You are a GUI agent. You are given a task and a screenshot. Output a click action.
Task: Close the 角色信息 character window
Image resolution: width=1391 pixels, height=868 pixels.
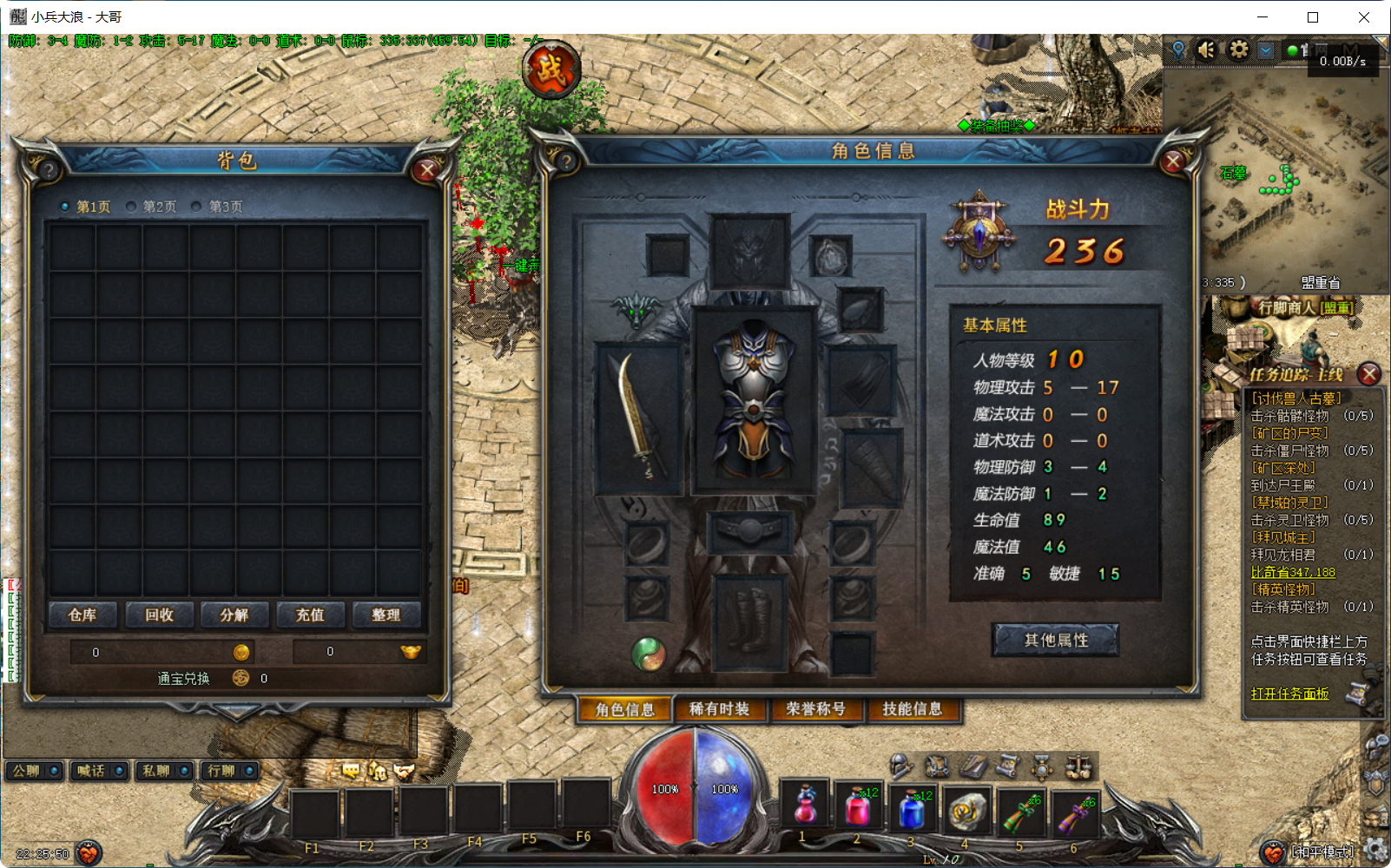(x=1173, y=161)
